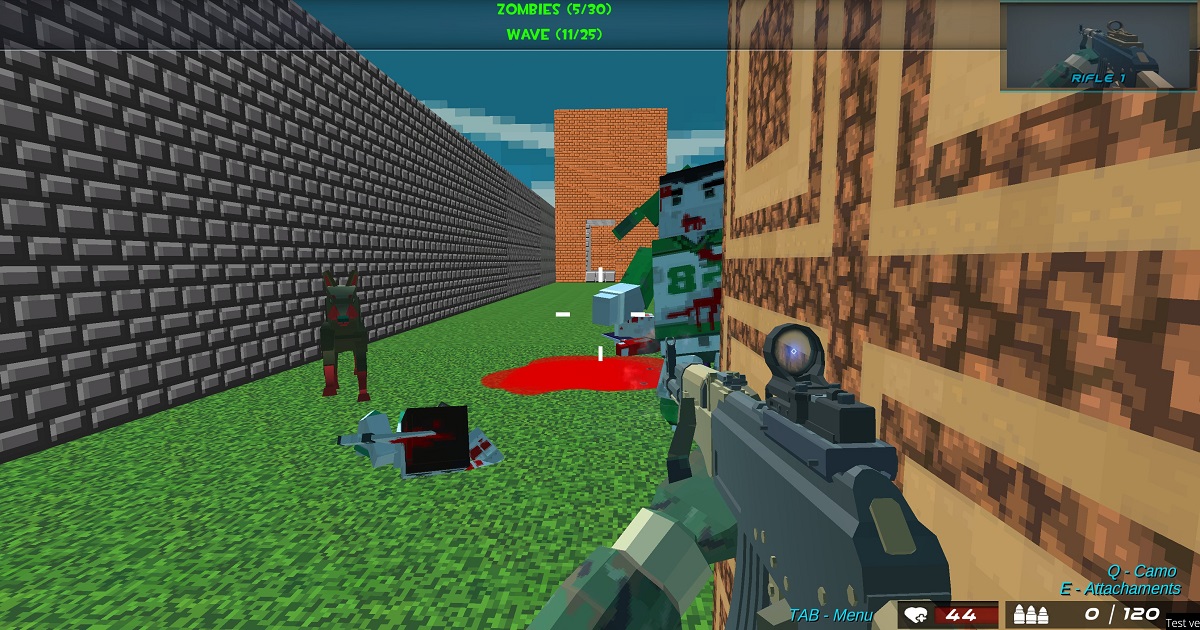Select the Rifle 1 weapon panel
1200x630 pixels.
click(1097, 47)
